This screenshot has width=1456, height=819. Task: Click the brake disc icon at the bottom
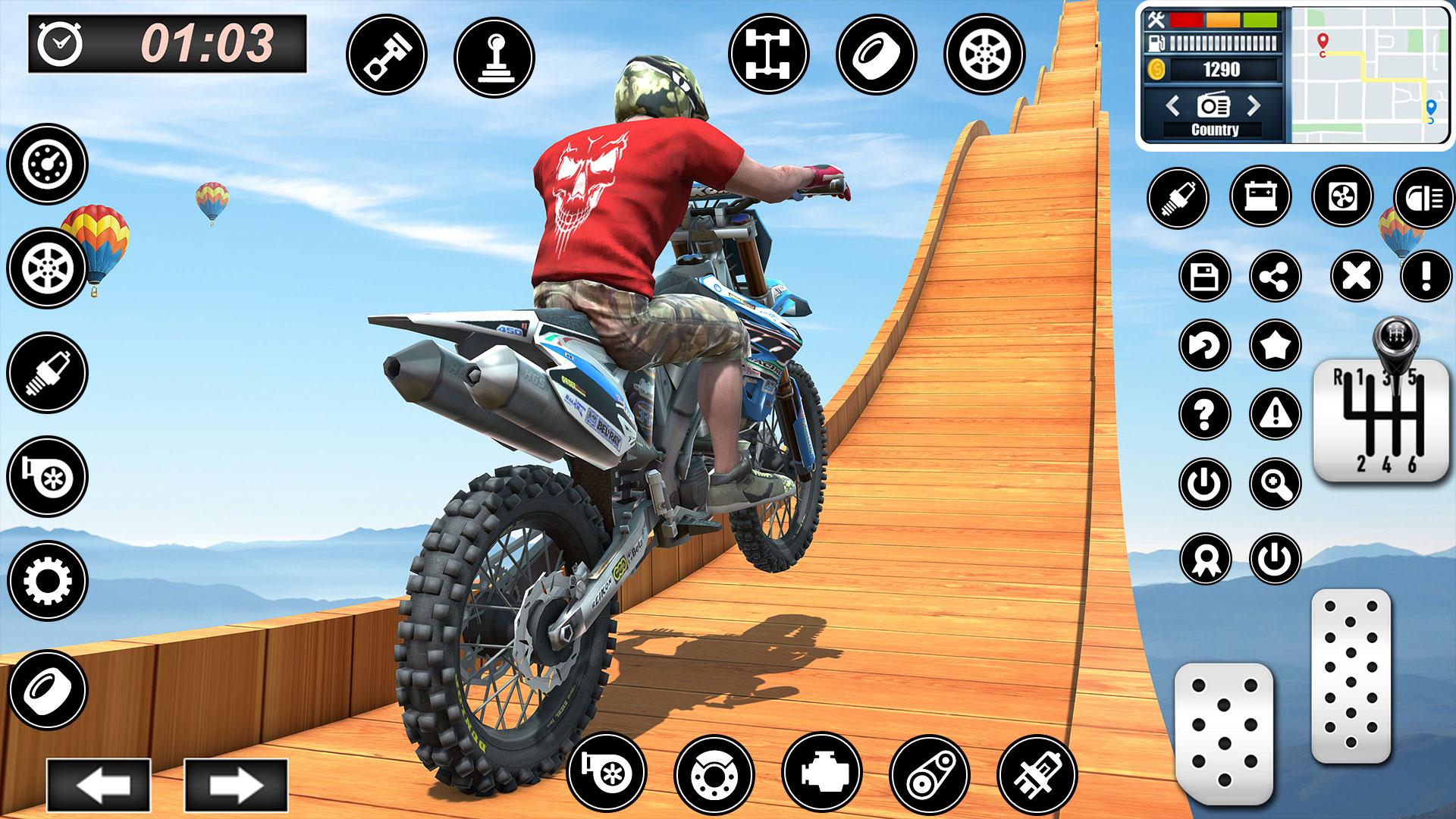tap(716, 774)
